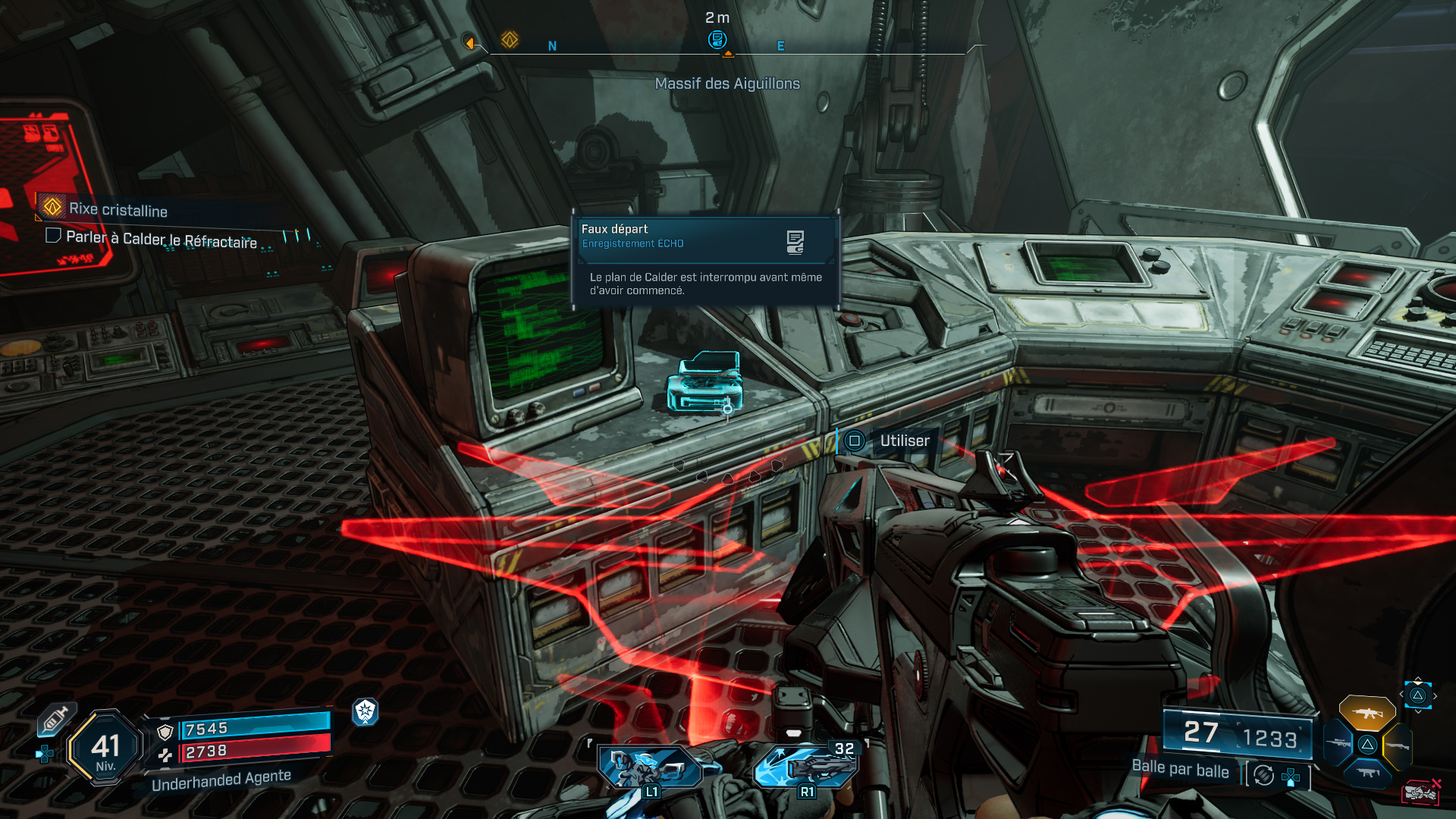Activate the R1 ordnance icon showing 32
The width and height of the screenshot is (1456, 819).
[x=807, y=767]
